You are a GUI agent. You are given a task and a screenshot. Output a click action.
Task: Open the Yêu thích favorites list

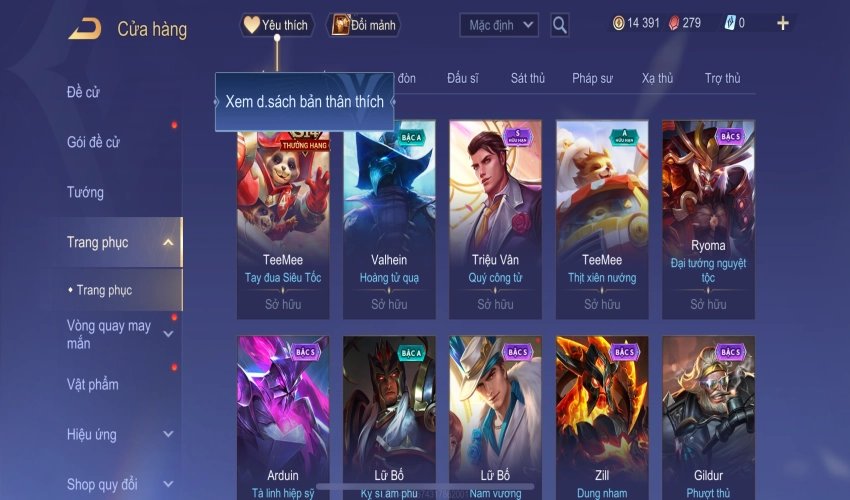(x=277, y=25)
